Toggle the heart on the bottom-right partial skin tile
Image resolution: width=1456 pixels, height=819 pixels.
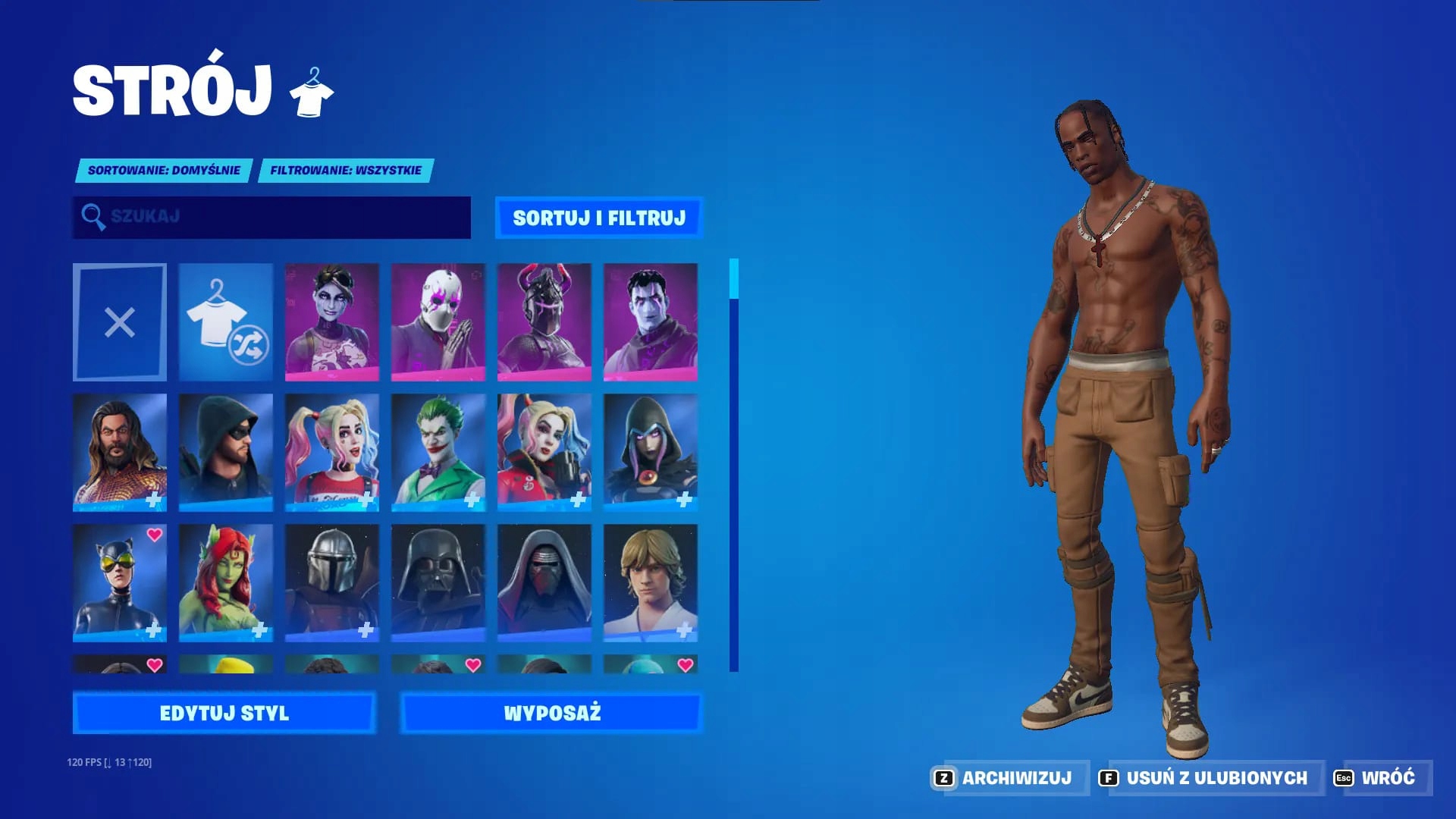[685, 666]
